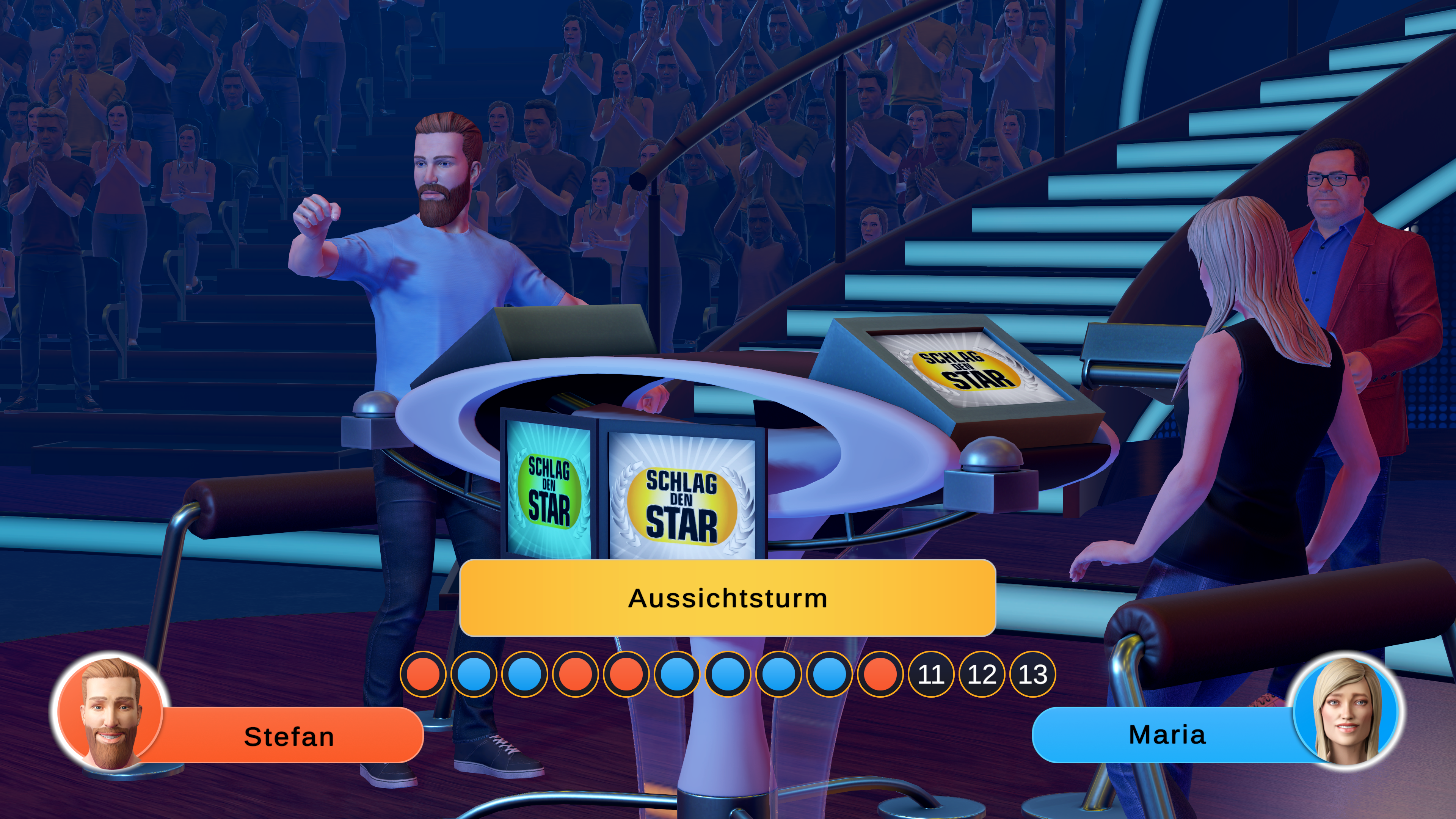This screenshot has width=1456, height=819.
Task: Choose the round 12 marker
Action: pos(982,674)
